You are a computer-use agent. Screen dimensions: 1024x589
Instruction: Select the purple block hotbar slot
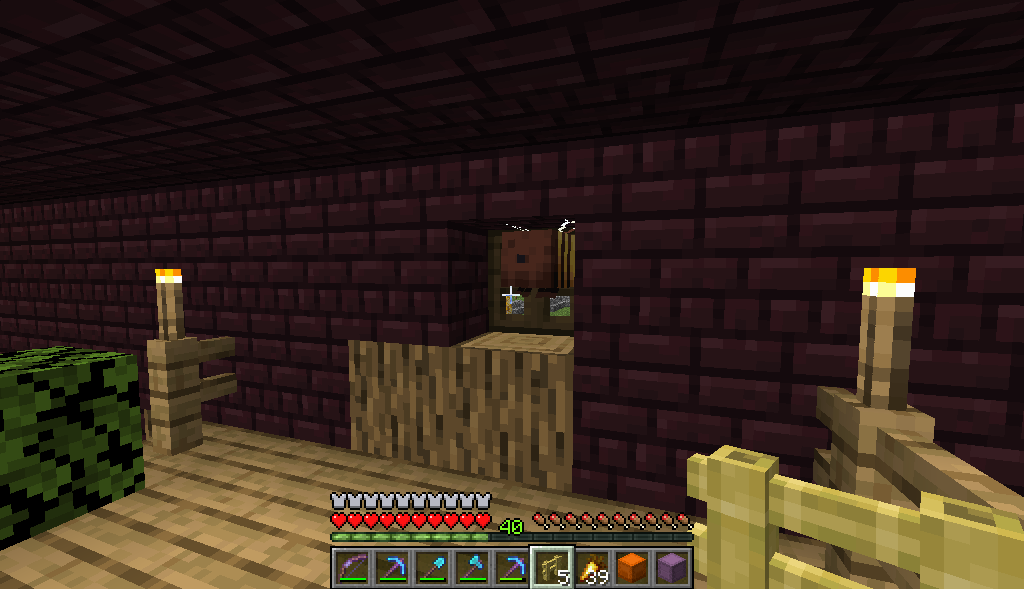tap(671, 567)
